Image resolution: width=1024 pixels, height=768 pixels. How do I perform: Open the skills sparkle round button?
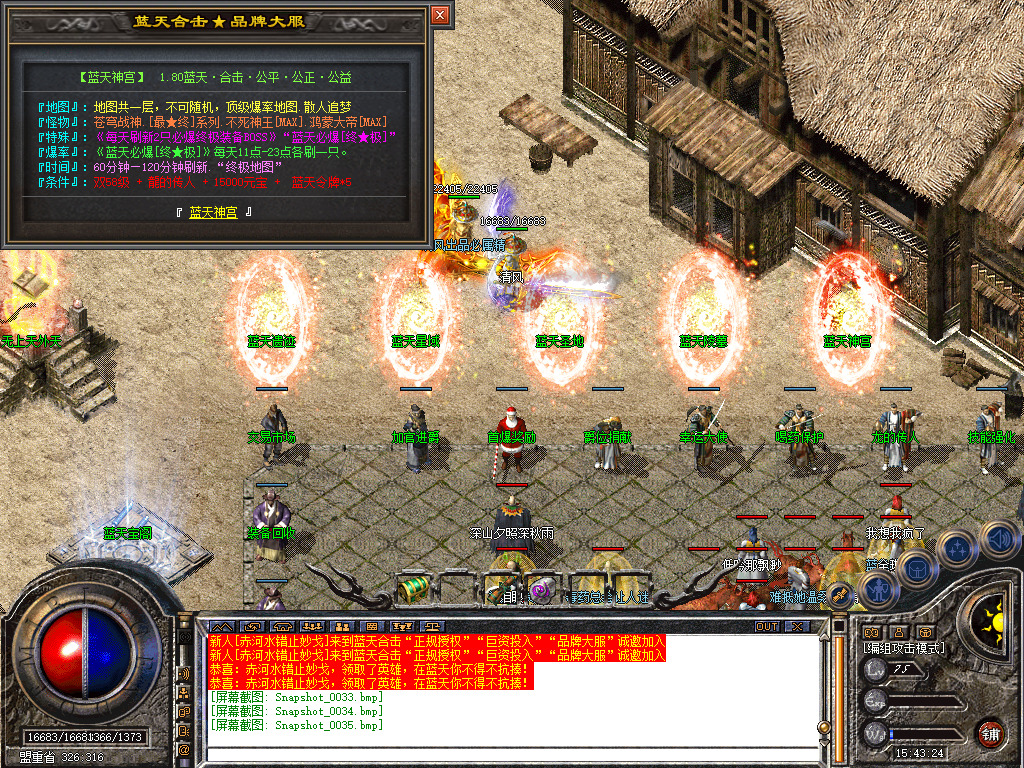click(957, 548)
